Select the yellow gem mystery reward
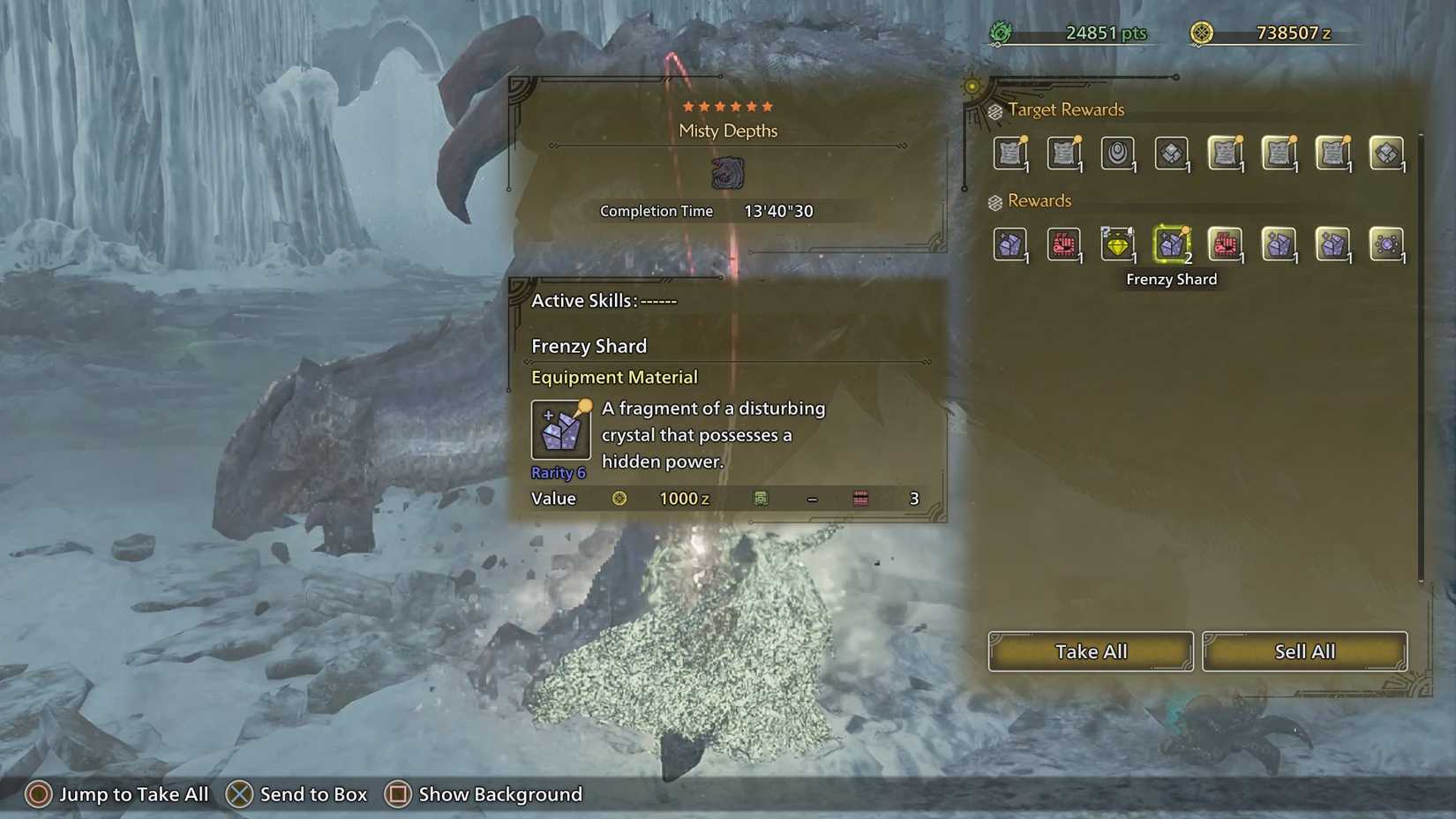Viewport: 1456px width, 819px height. [x=1118, y=245]
